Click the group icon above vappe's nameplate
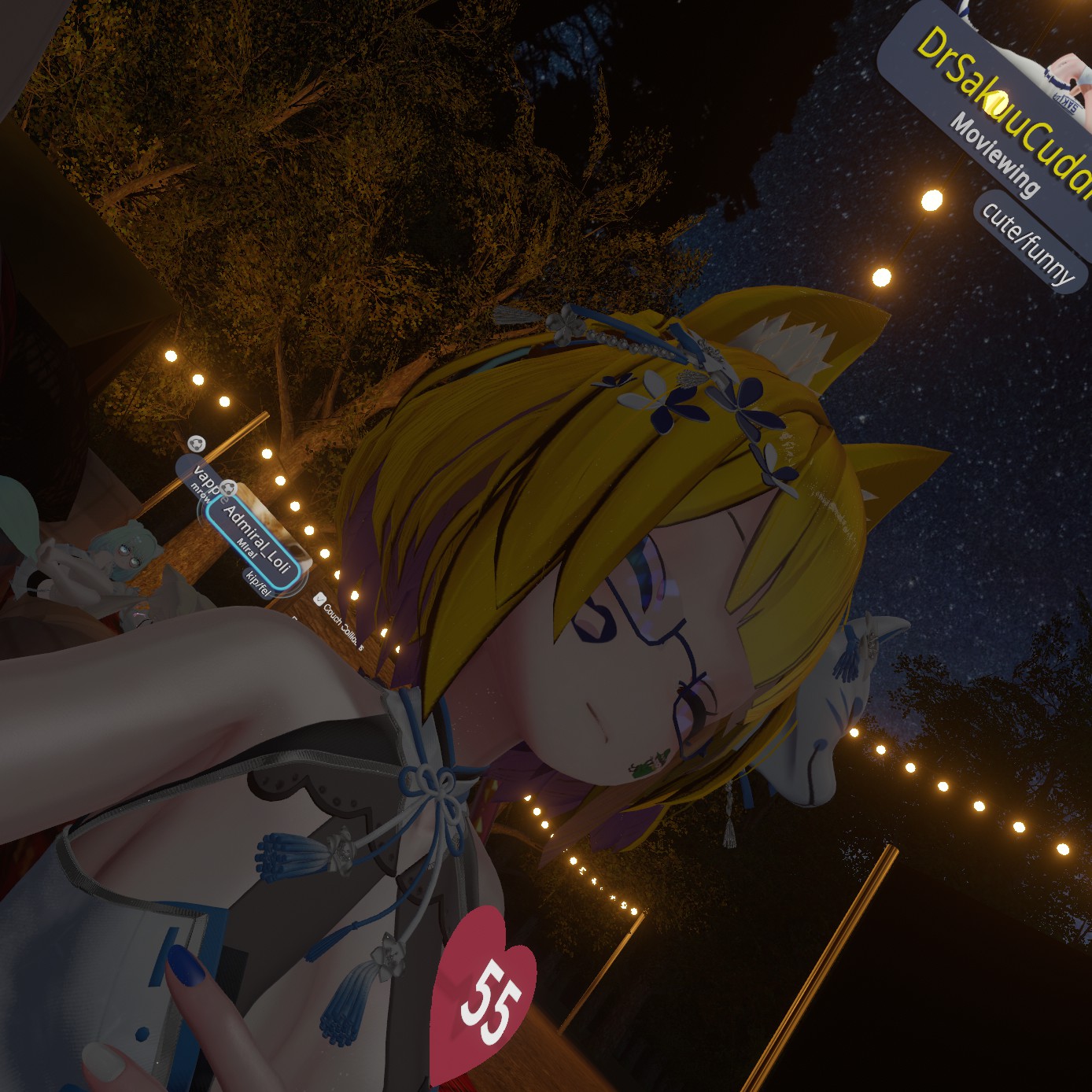Viewport: 1092px width, 1092px height. coord(197,445)
